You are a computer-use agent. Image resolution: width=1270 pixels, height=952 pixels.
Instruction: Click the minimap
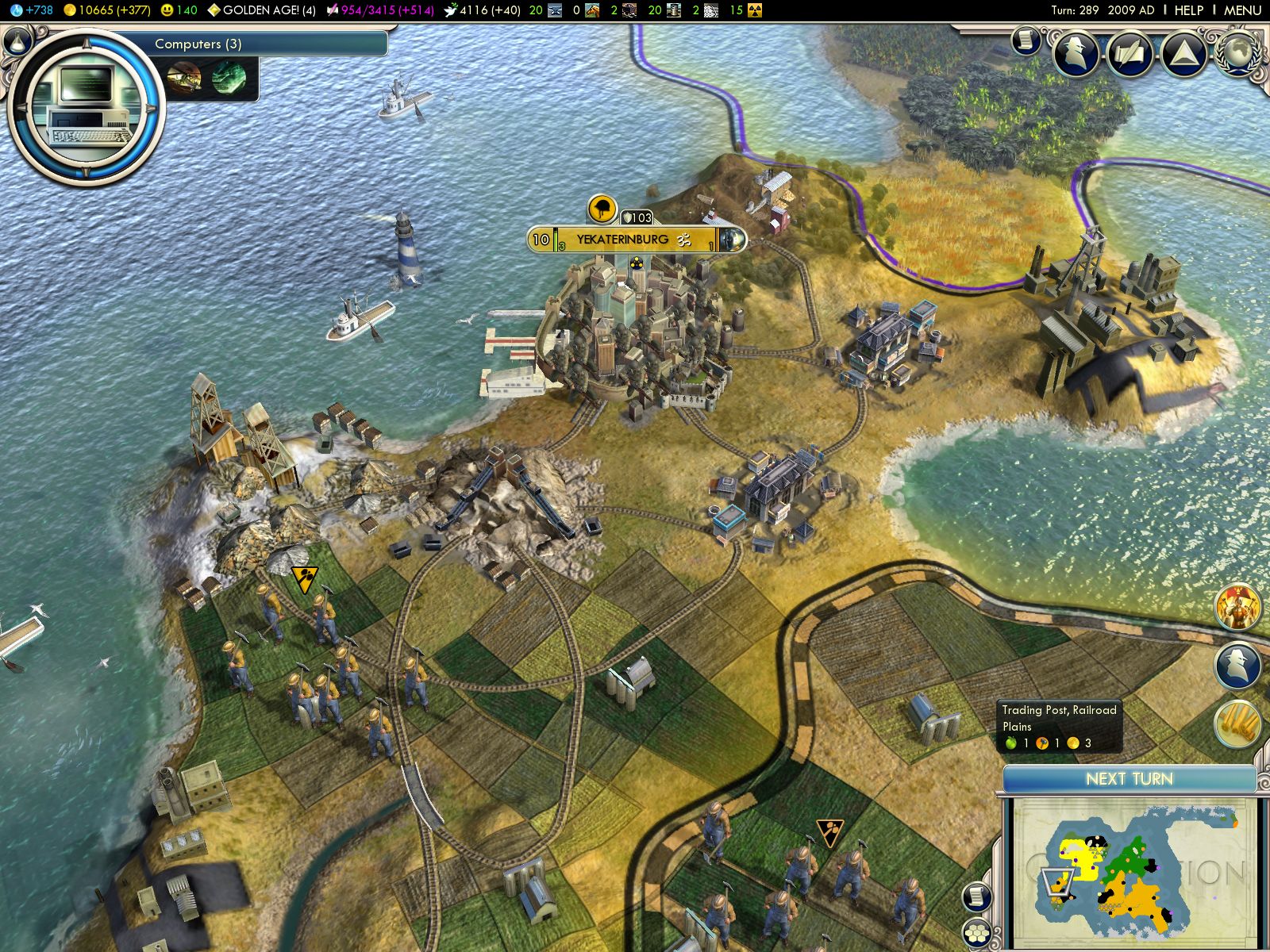coord(1131,873)
